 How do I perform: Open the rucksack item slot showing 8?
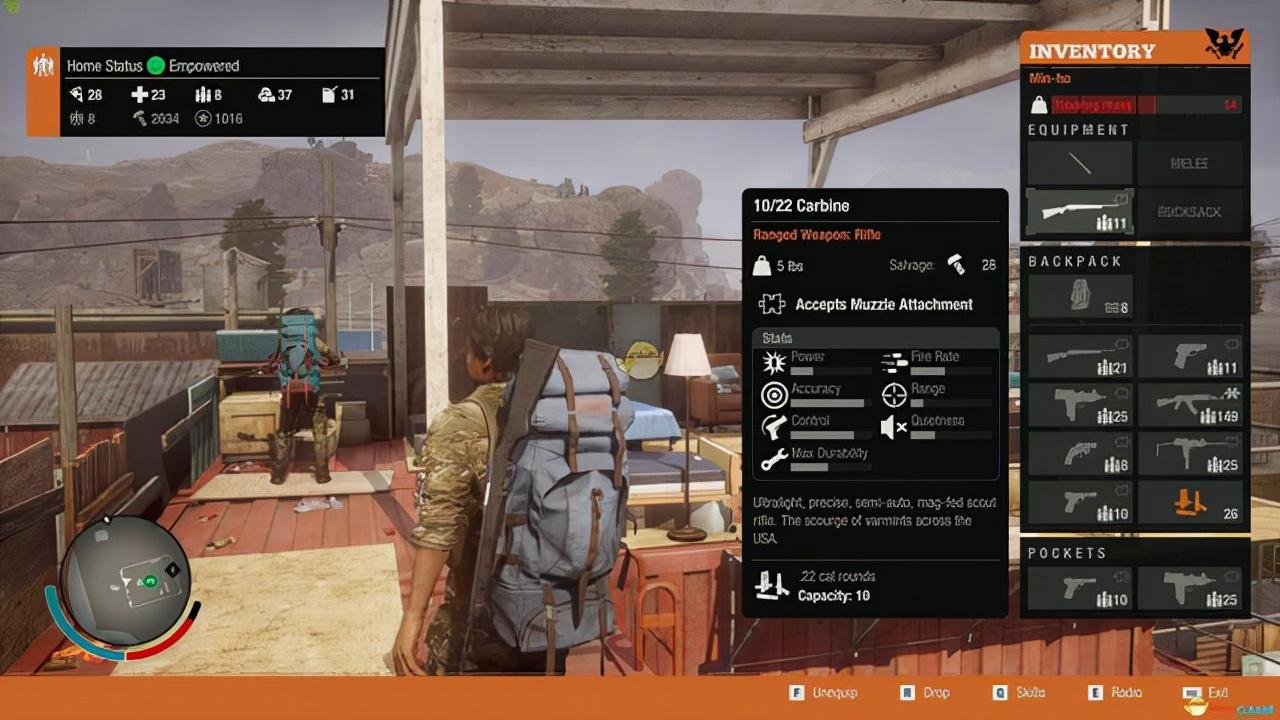point(1079,298)
